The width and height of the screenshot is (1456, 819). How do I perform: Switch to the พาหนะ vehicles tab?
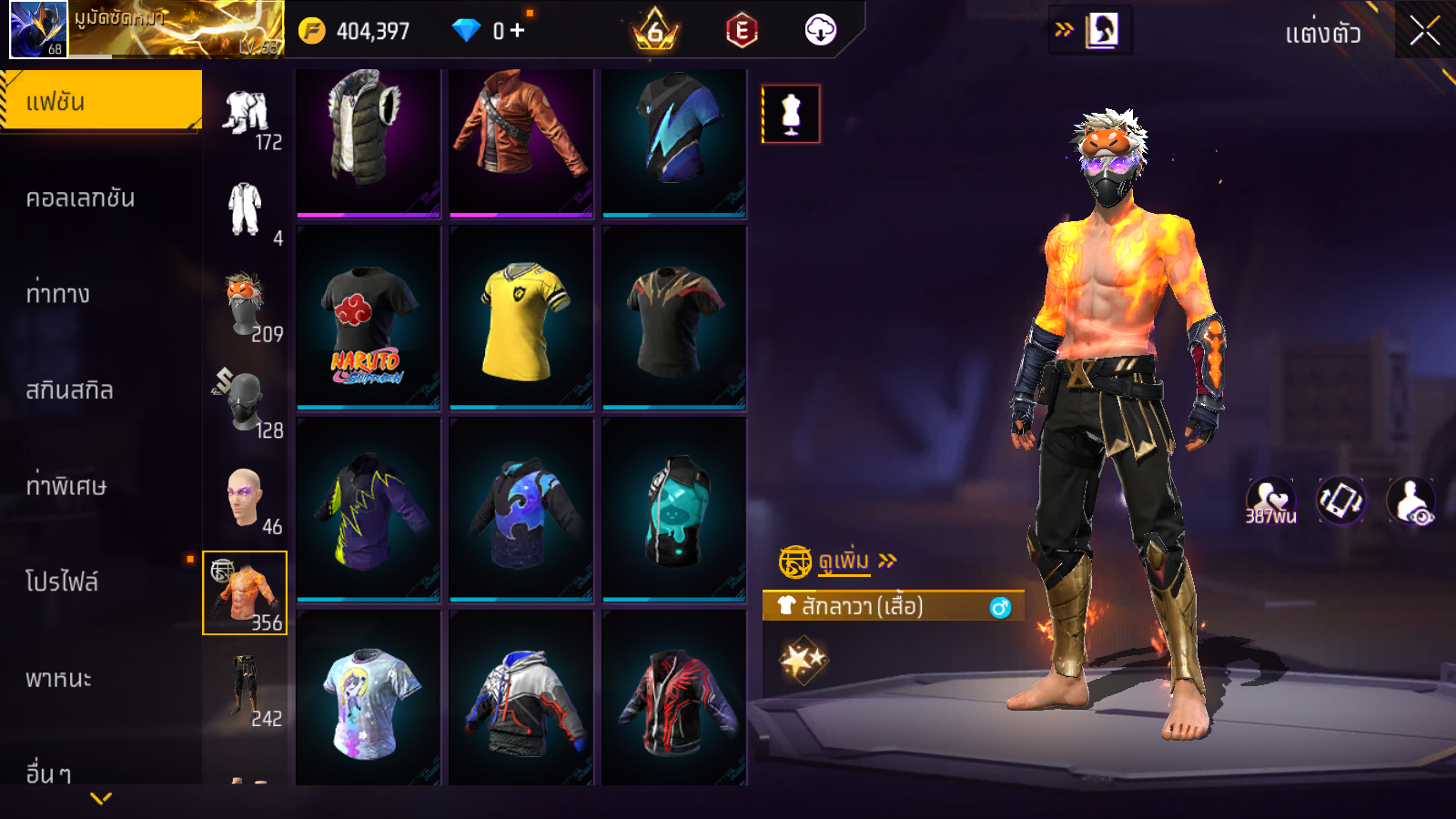(x=58, y=679)
